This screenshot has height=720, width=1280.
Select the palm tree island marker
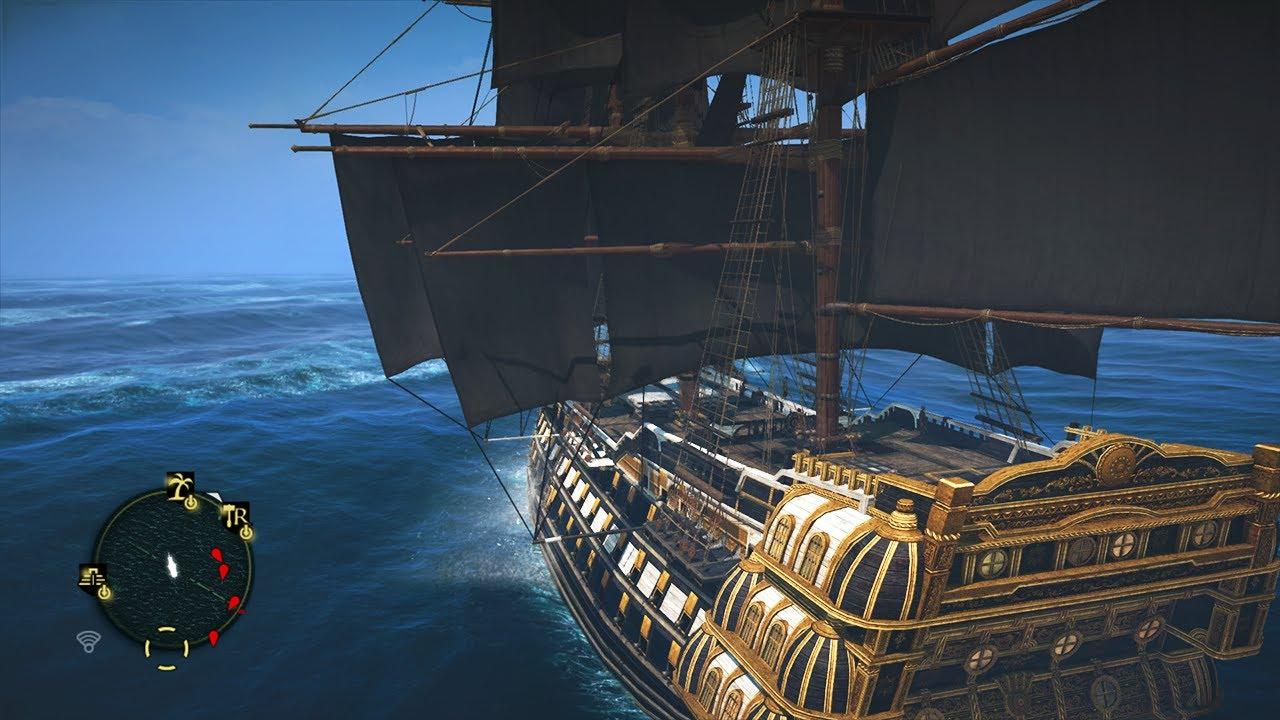point(181,487)
